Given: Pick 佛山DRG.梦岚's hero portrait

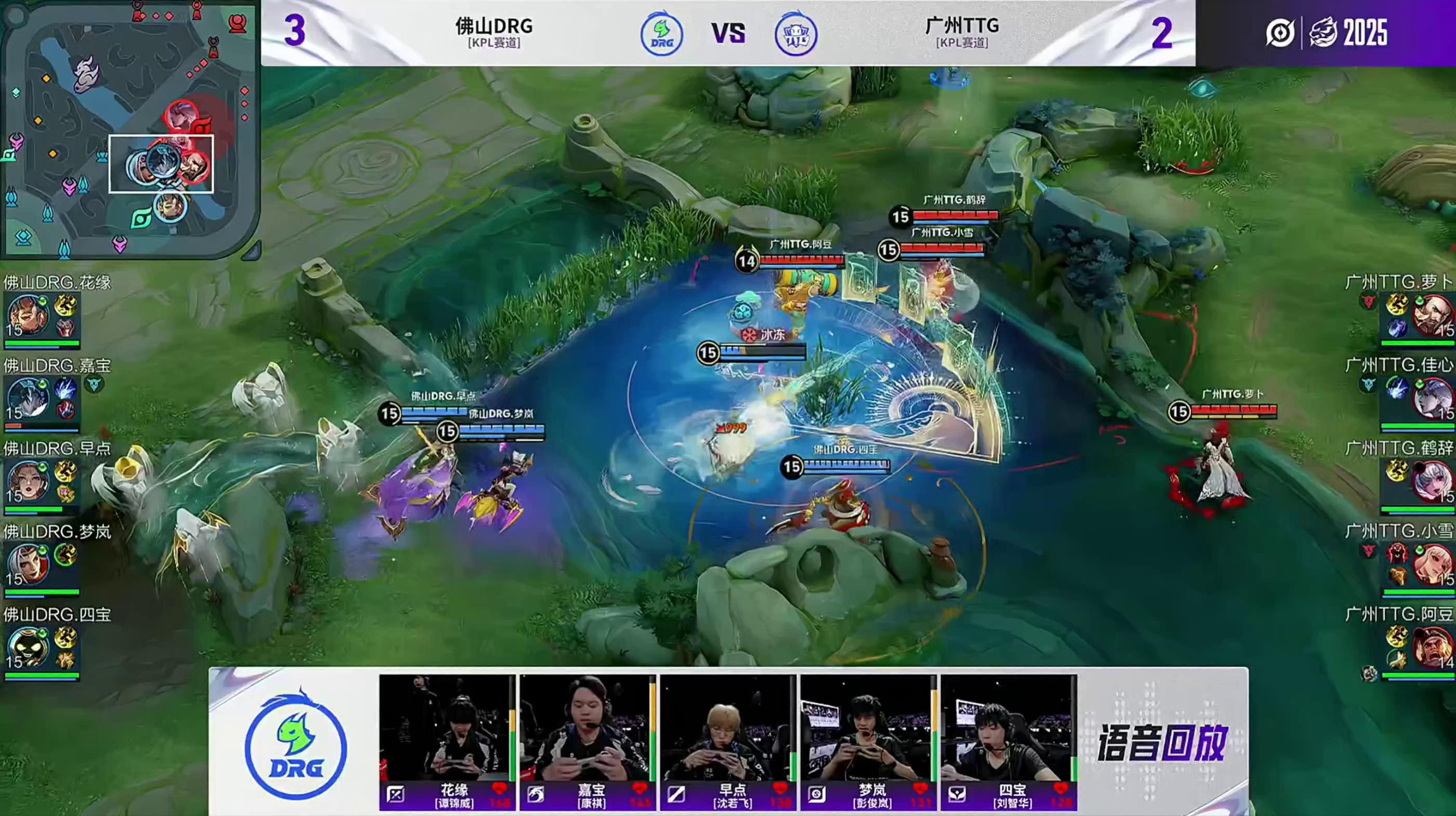Looking at the screenshot, I should (27, 564).
